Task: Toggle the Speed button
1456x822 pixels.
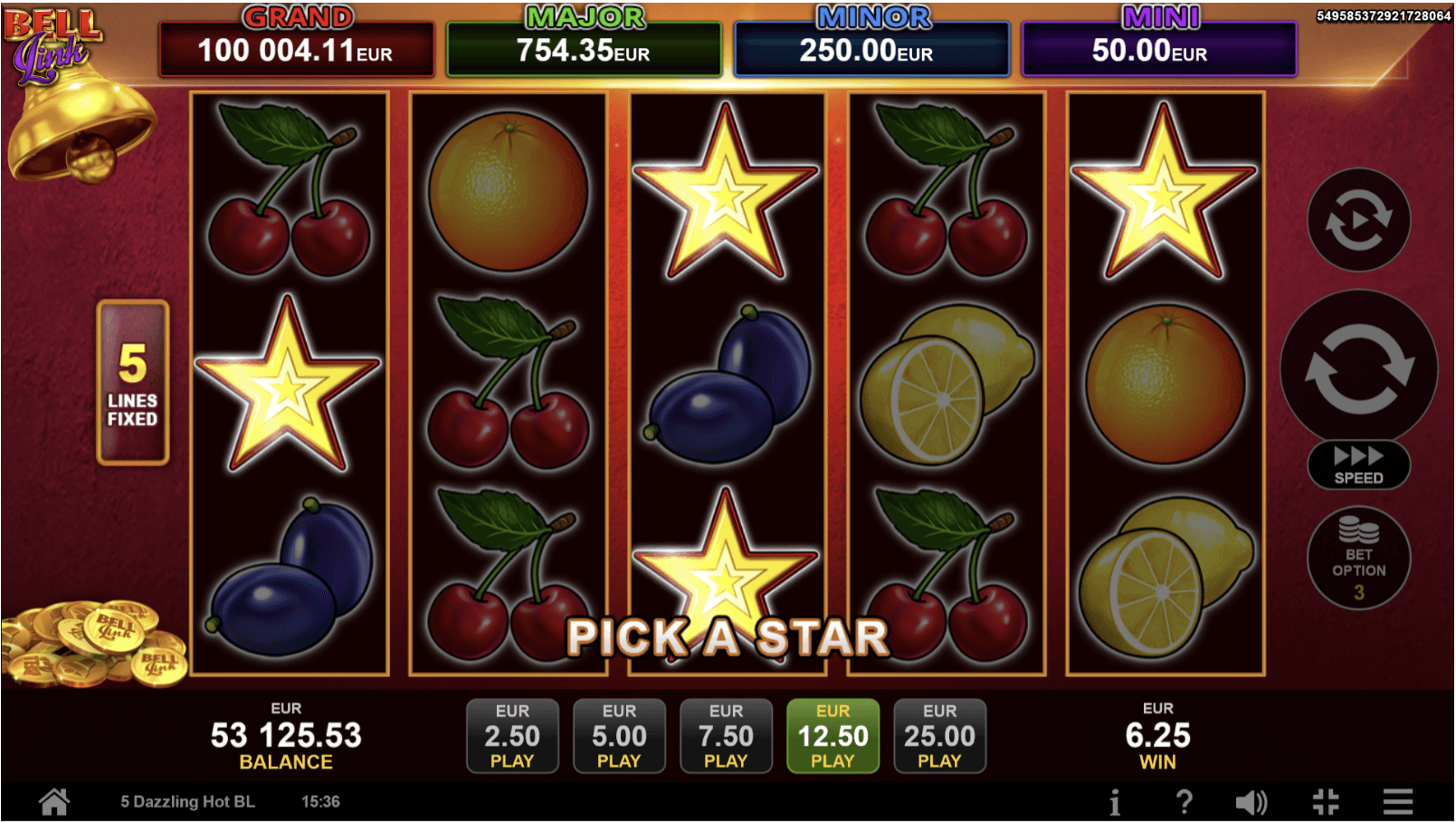Action: coord(1358,464)
